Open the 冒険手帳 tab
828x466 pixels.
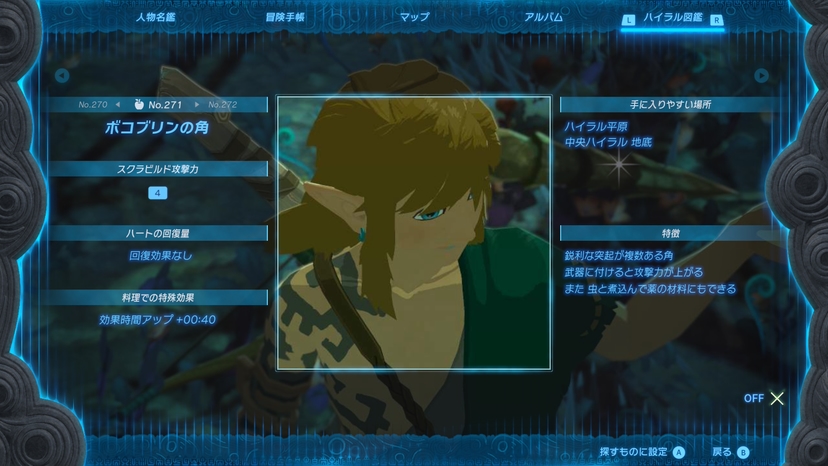pyautogui.click(x=285, y=17)
